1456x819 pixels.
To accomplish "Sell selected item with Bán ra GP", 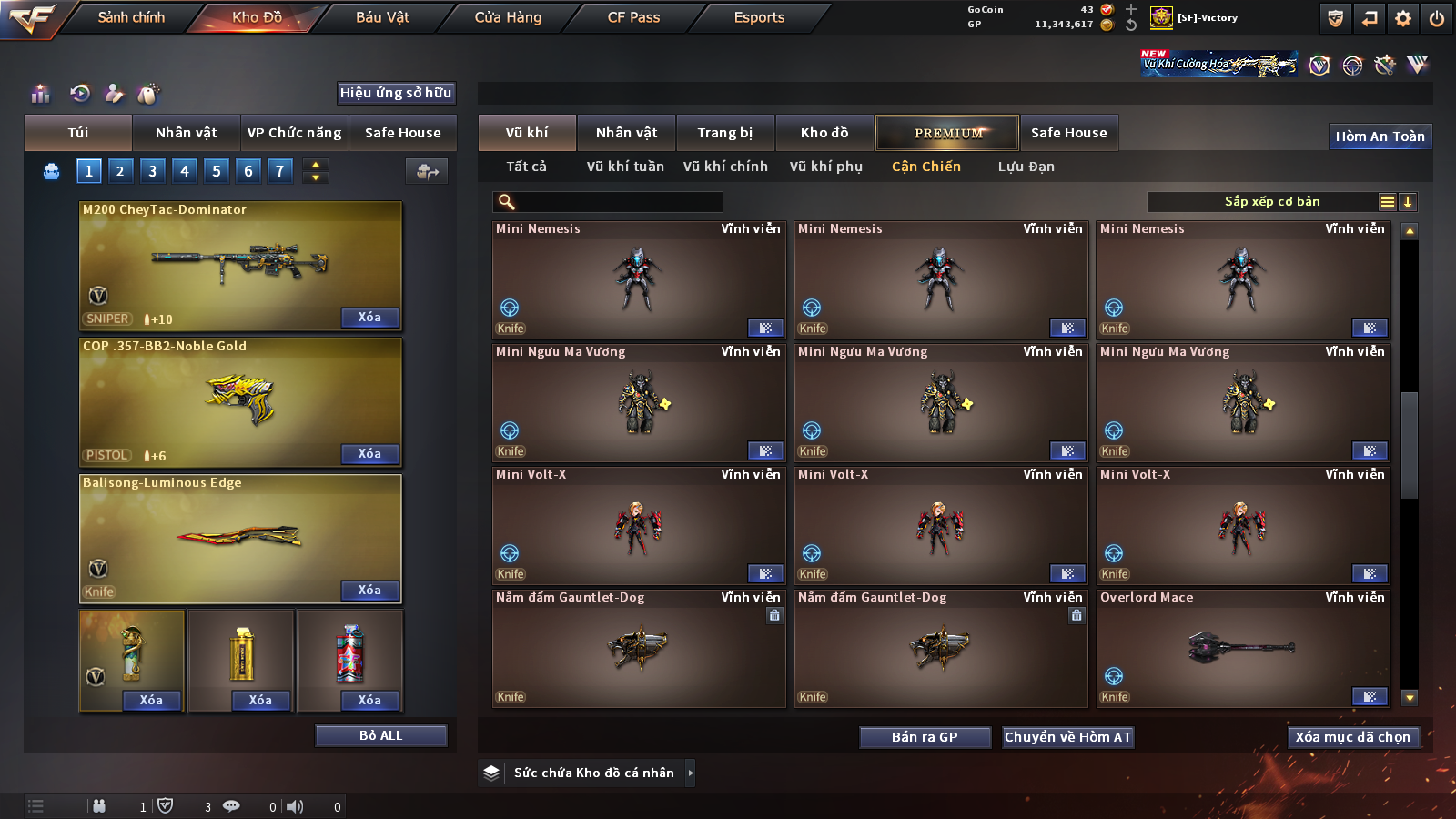I will tap(925, 737).
